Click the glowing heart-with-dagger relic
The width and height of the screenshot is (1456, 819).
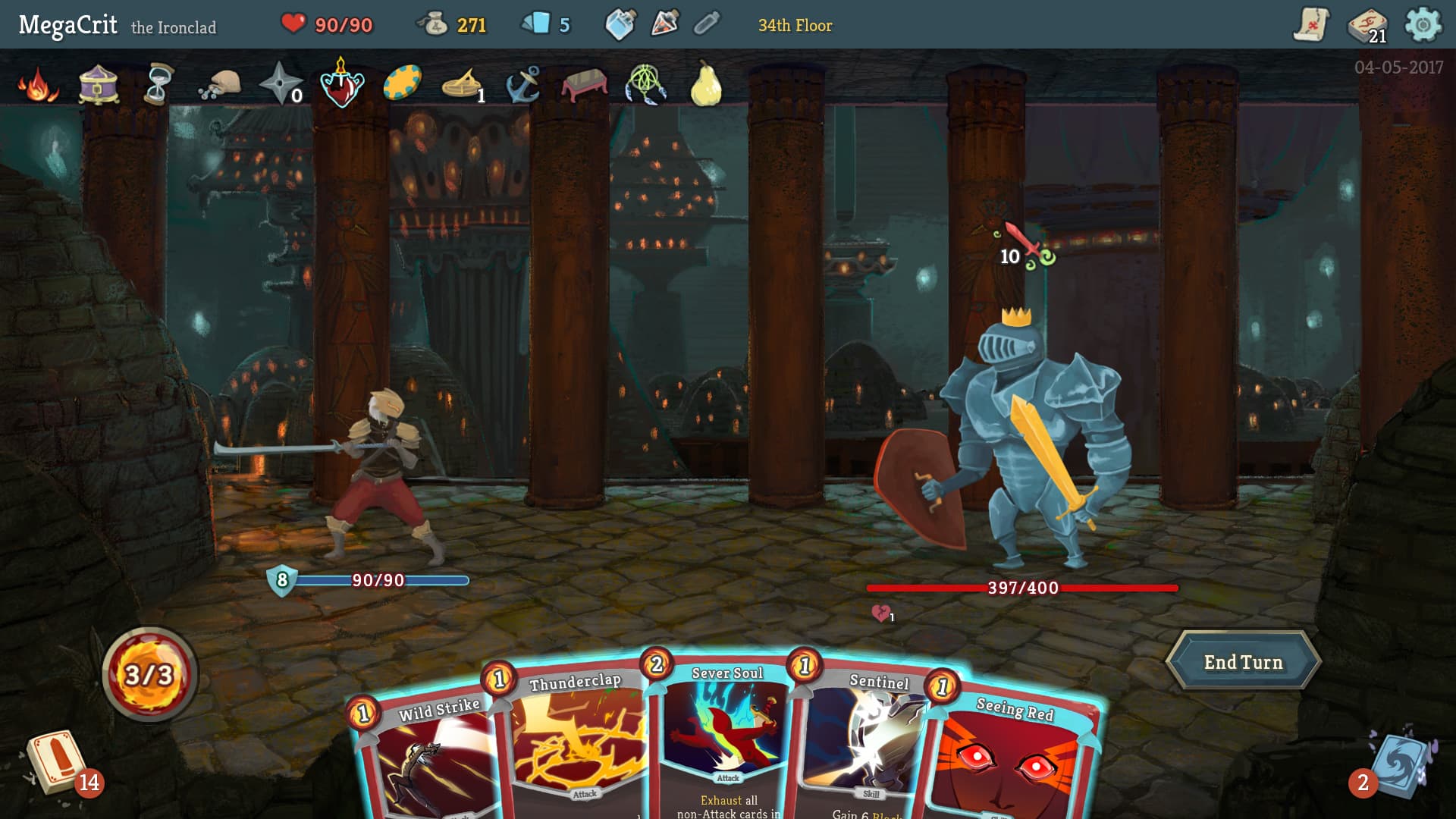343,85
